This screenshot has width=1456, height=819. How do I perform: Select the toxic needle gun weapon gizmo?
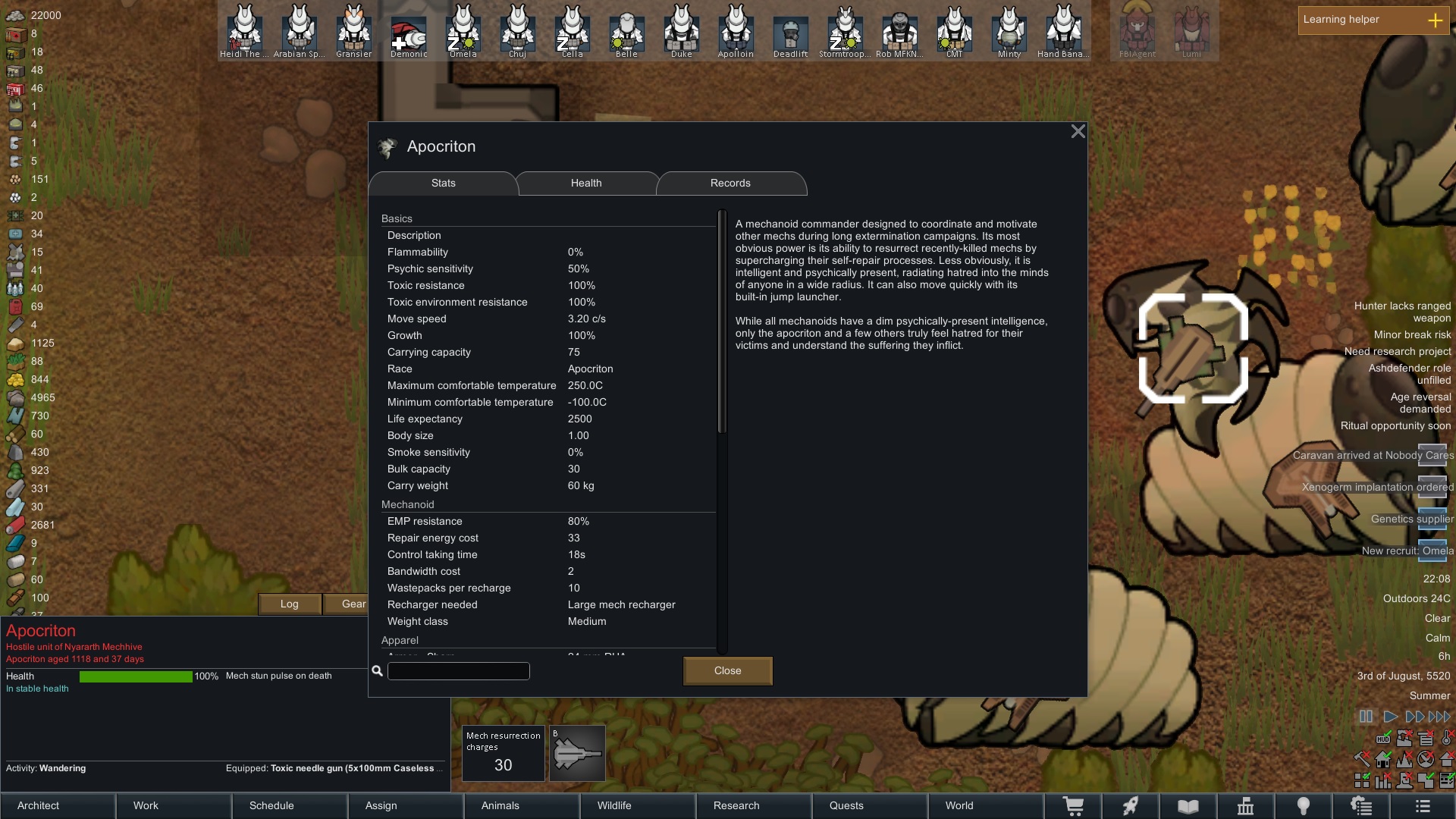tap(576, 752)
